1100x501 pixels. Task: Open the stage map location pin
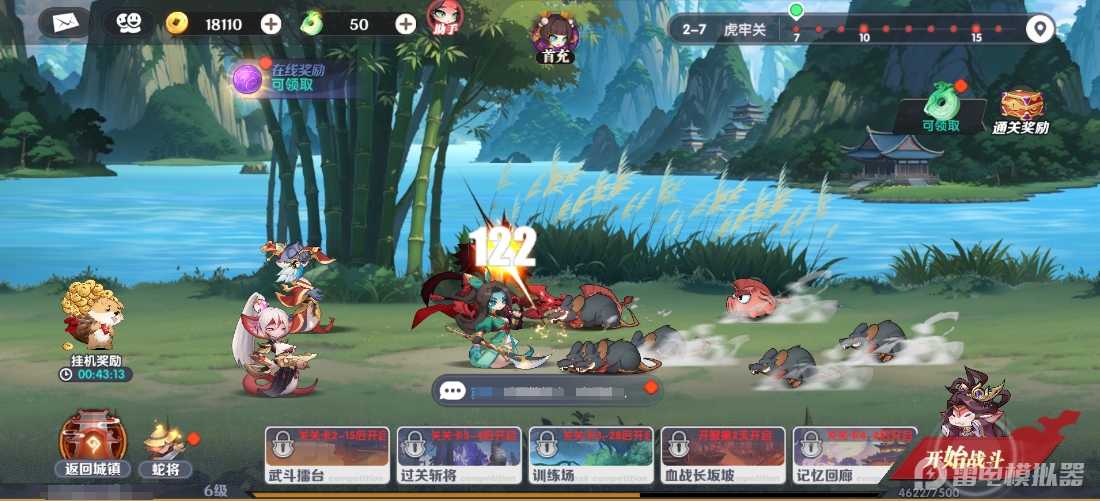(x=1041, y=29)
